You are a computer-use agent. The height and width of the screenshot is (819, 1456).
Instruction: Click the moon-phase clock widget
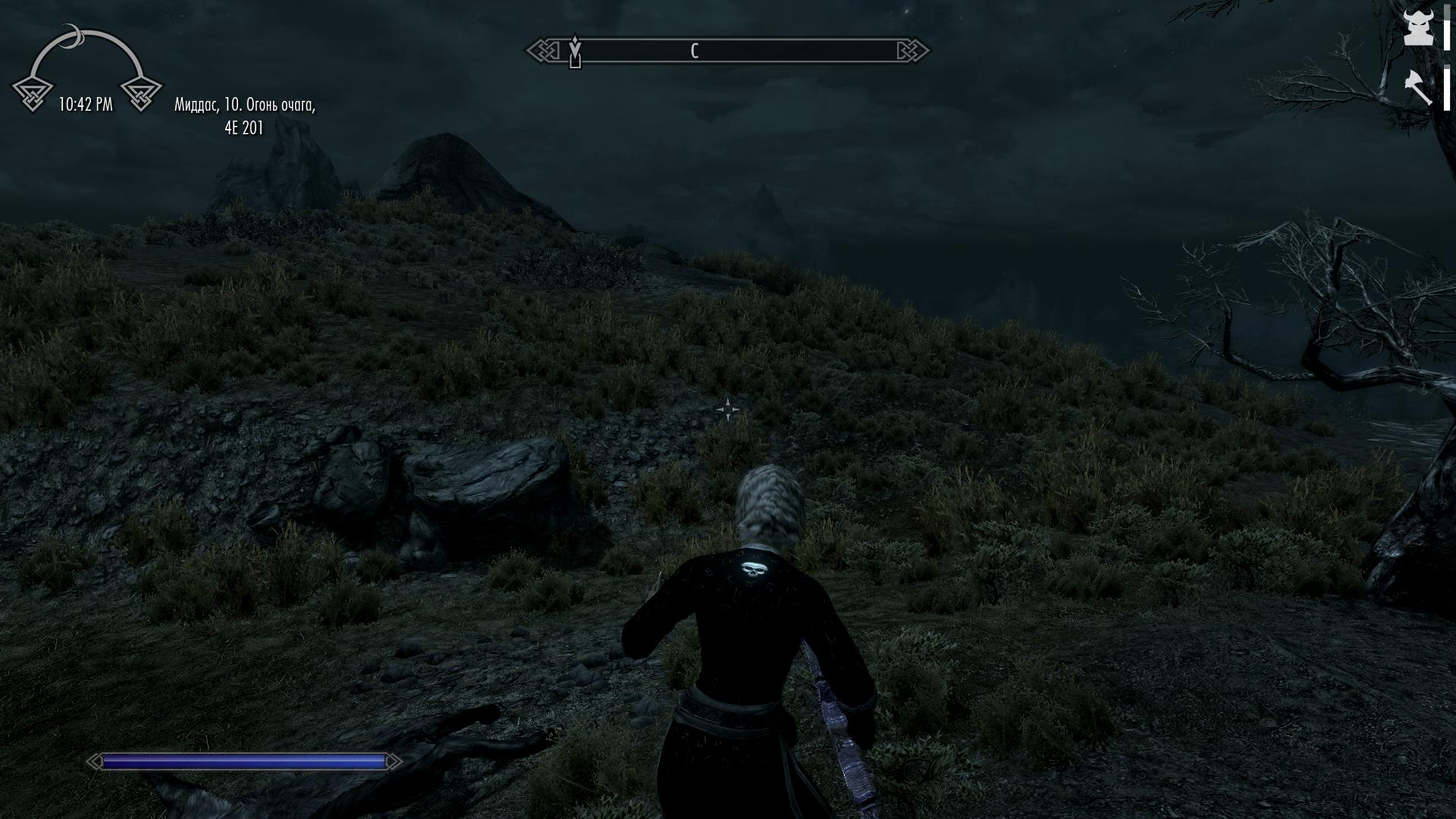coord(86,70)
